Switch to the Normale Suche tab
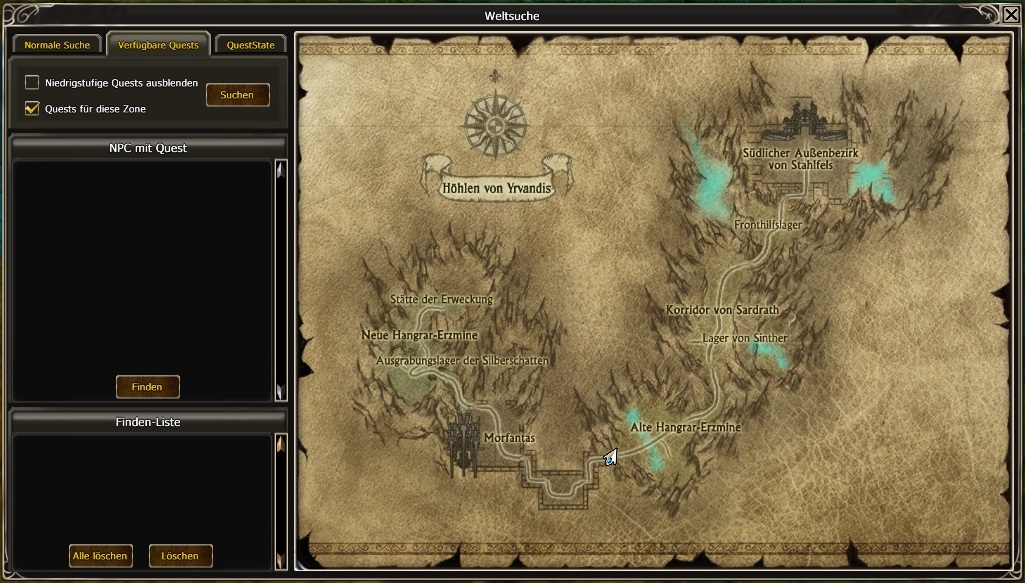Screen dimensions: 1025x584 pos(57,45)
